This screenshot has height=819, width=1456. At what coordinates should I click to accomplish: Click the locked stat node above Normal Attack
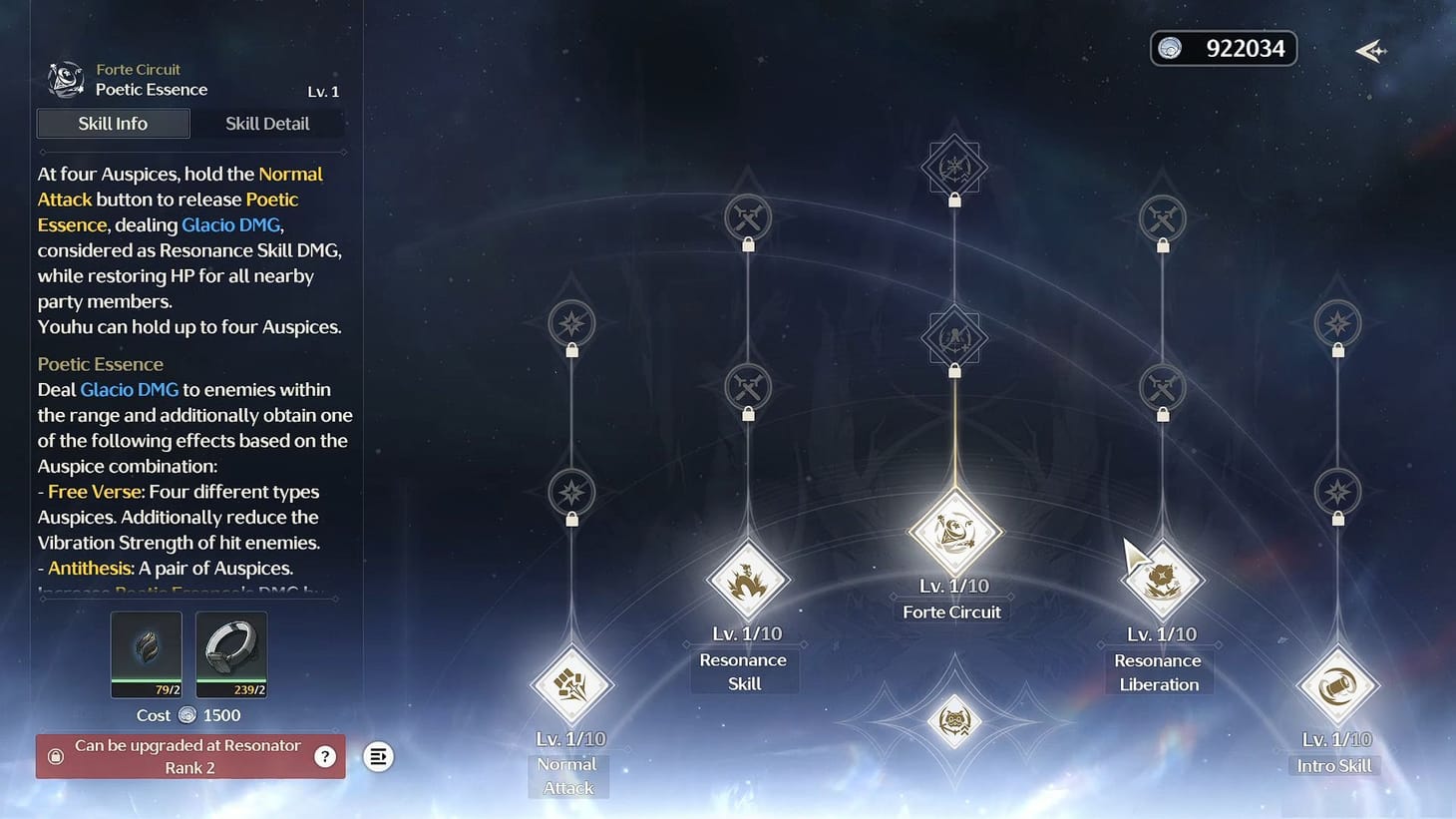coord(569,493)
